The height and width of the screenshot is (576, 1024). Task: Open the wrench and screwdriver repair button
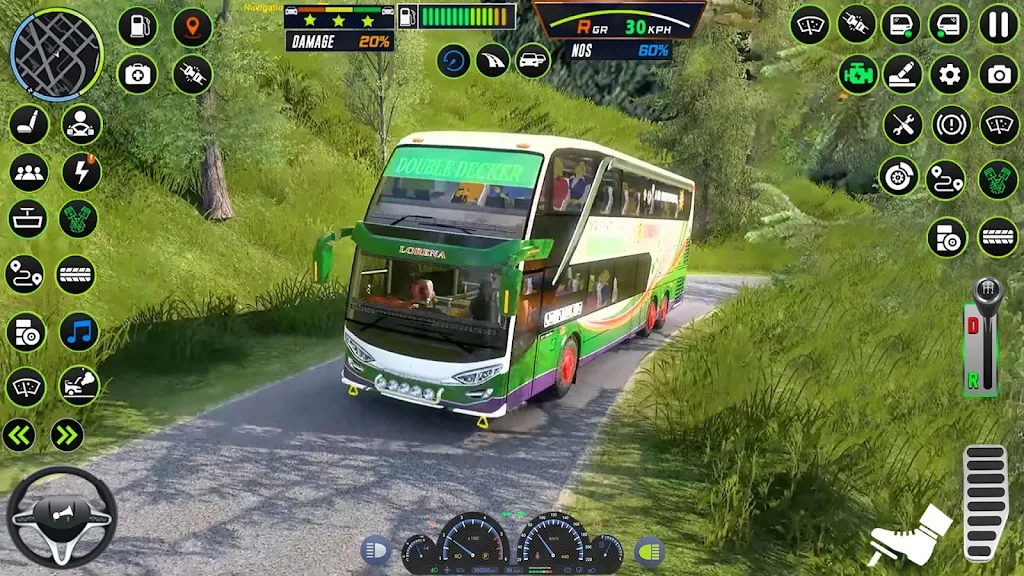pyautogui.click(x=902, y=125)
